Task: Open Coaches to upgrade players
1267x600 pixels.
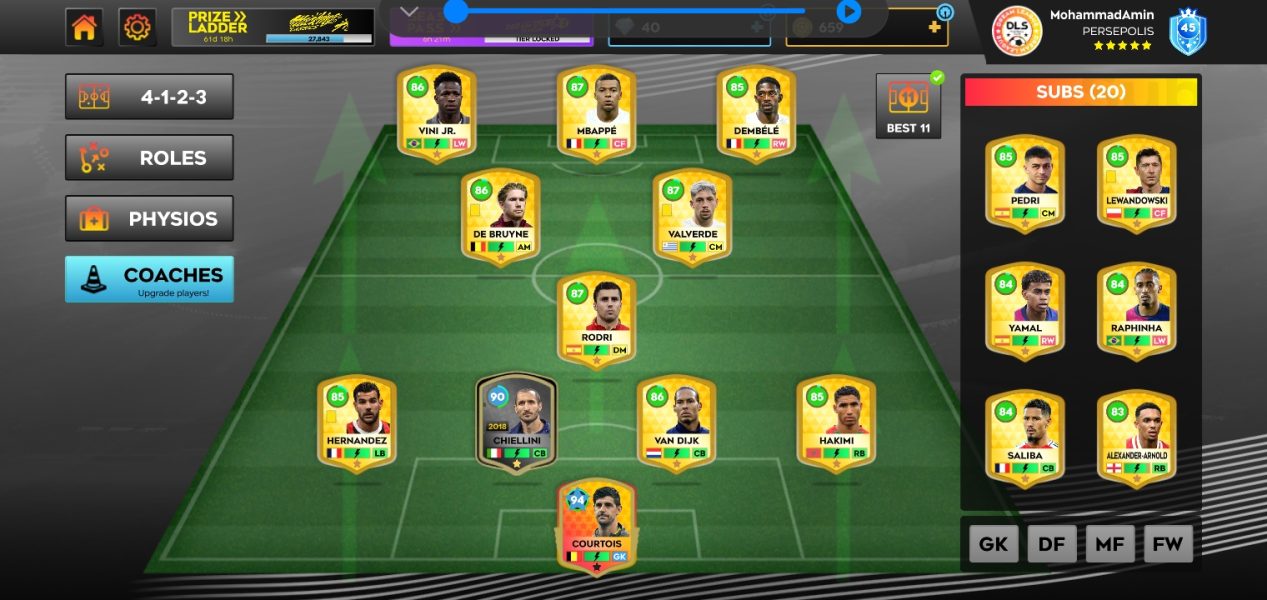Action: point(149,279)
